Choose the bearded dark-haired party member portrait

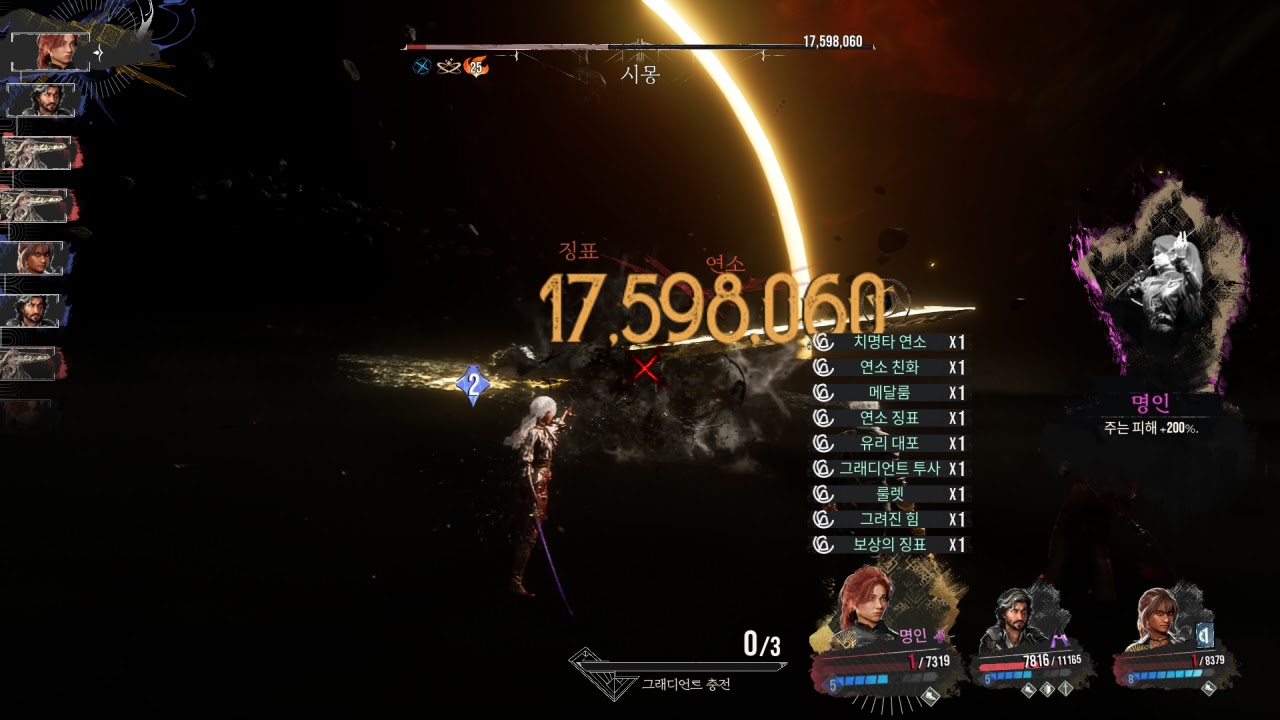pyautogui.click(x=1020, y=620)
